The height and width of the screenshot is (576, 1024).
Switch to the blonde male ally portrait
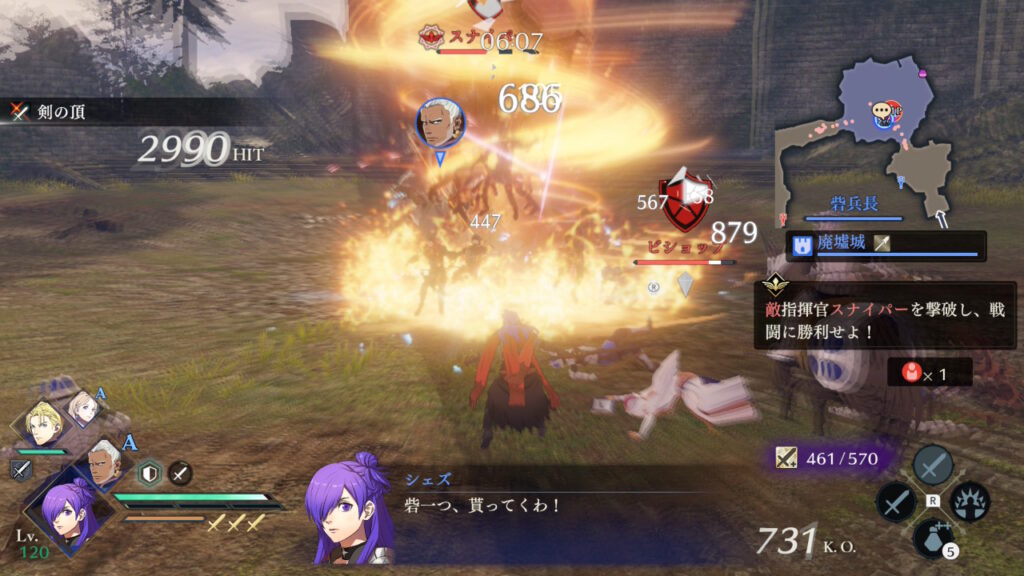47,423
